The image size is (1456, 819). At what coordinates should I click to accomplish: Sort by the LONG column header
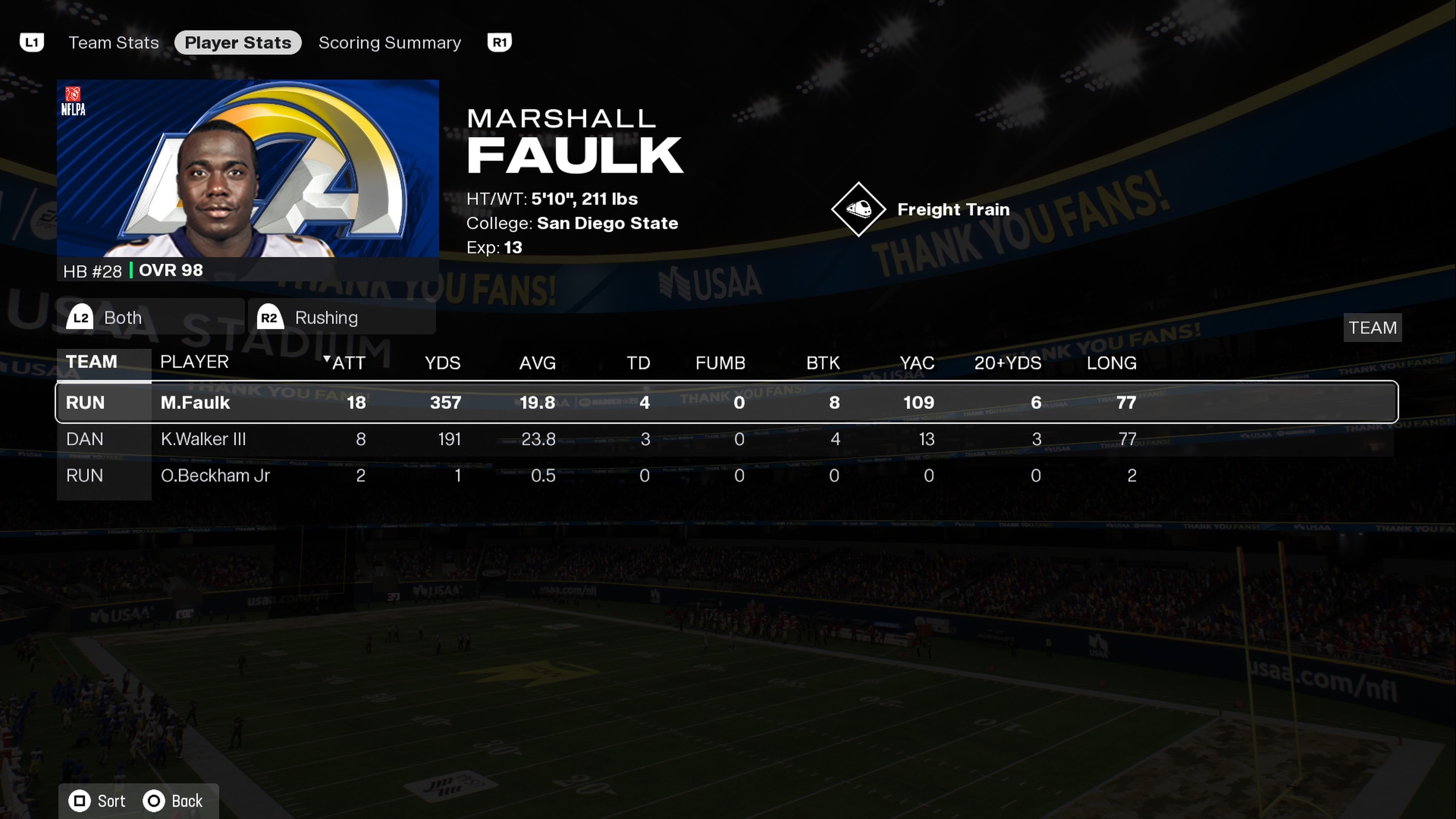click(x=1111, y=363)
